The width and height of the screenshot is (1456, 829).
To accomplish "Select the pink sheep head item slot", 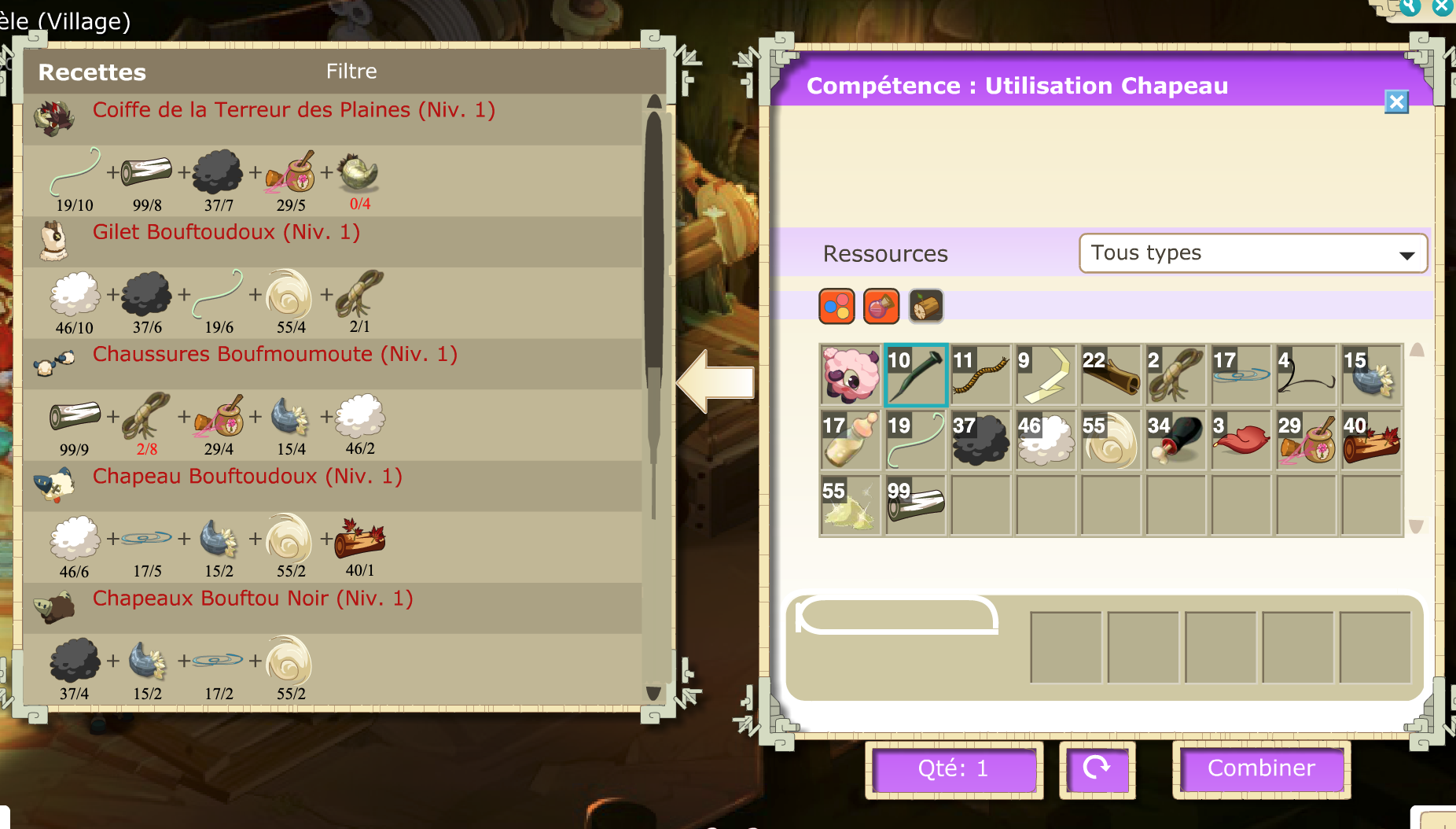I will pyautogui.click(x=851, y=375).
